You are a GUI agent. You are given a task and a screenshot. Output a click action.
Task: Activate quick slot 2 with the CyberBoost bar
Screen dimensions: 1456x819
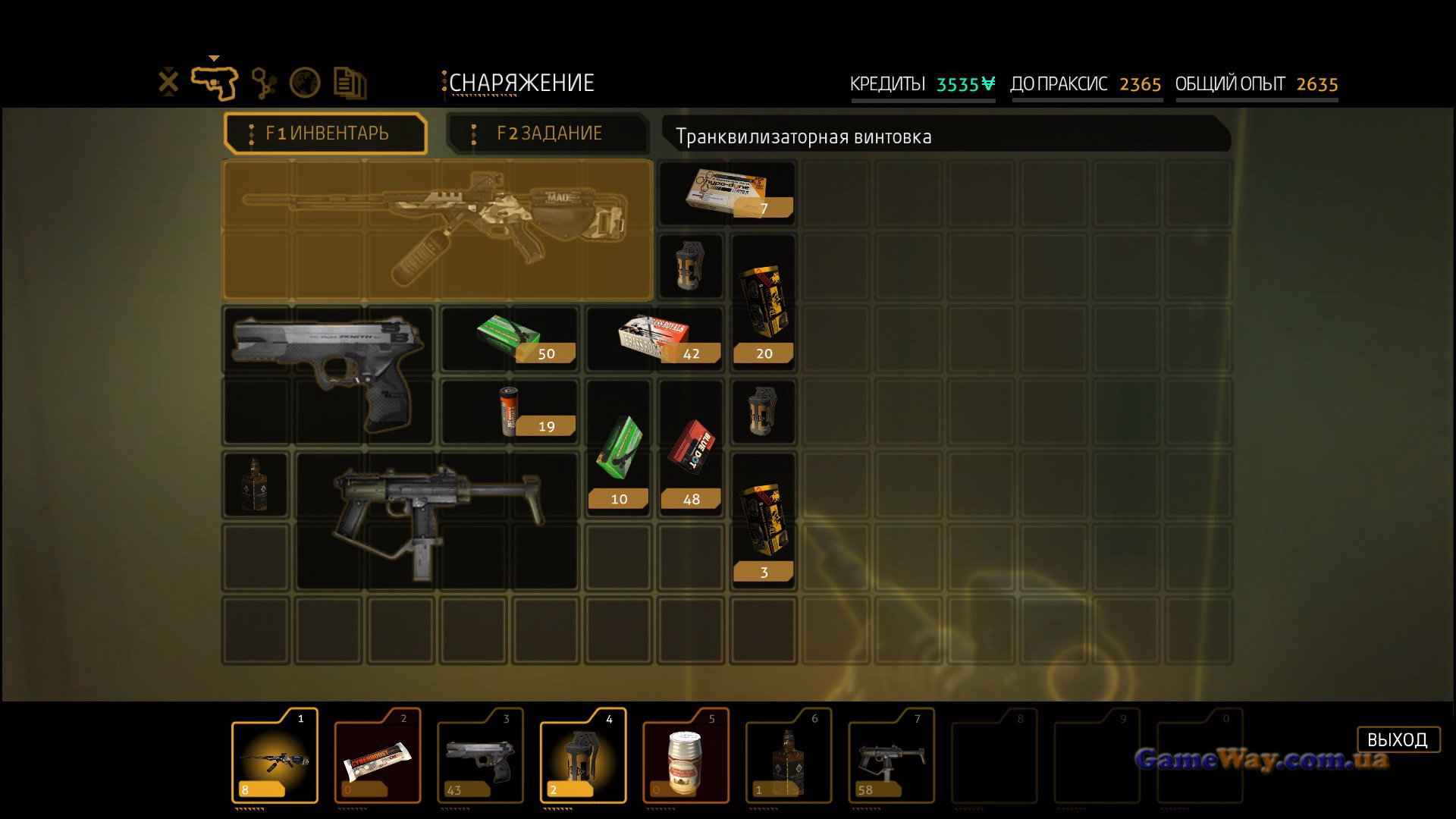[x=378, y=756]
